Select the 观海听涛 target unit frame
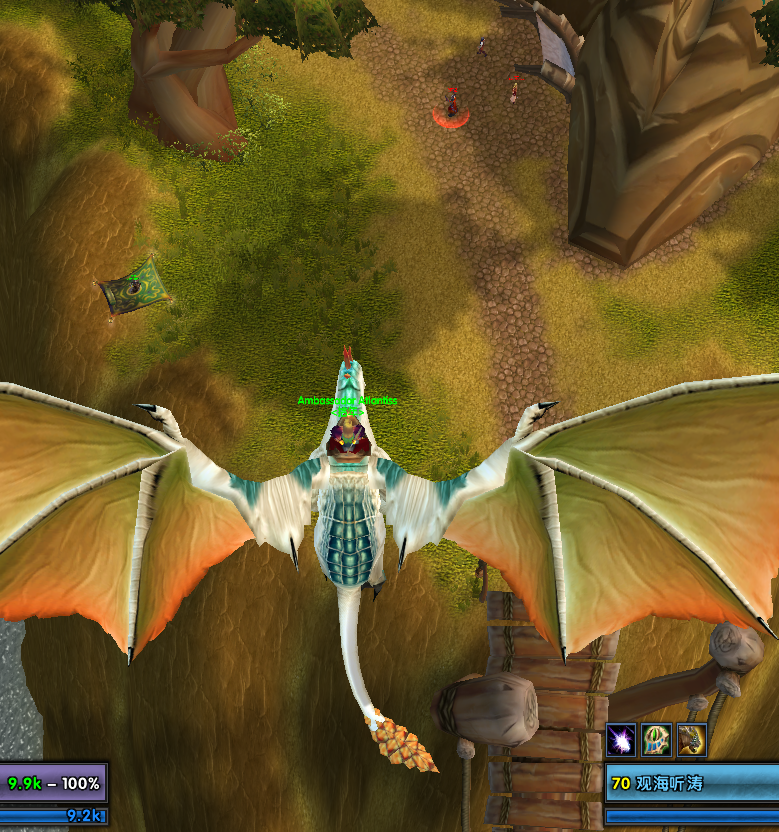 click(691, 783)
